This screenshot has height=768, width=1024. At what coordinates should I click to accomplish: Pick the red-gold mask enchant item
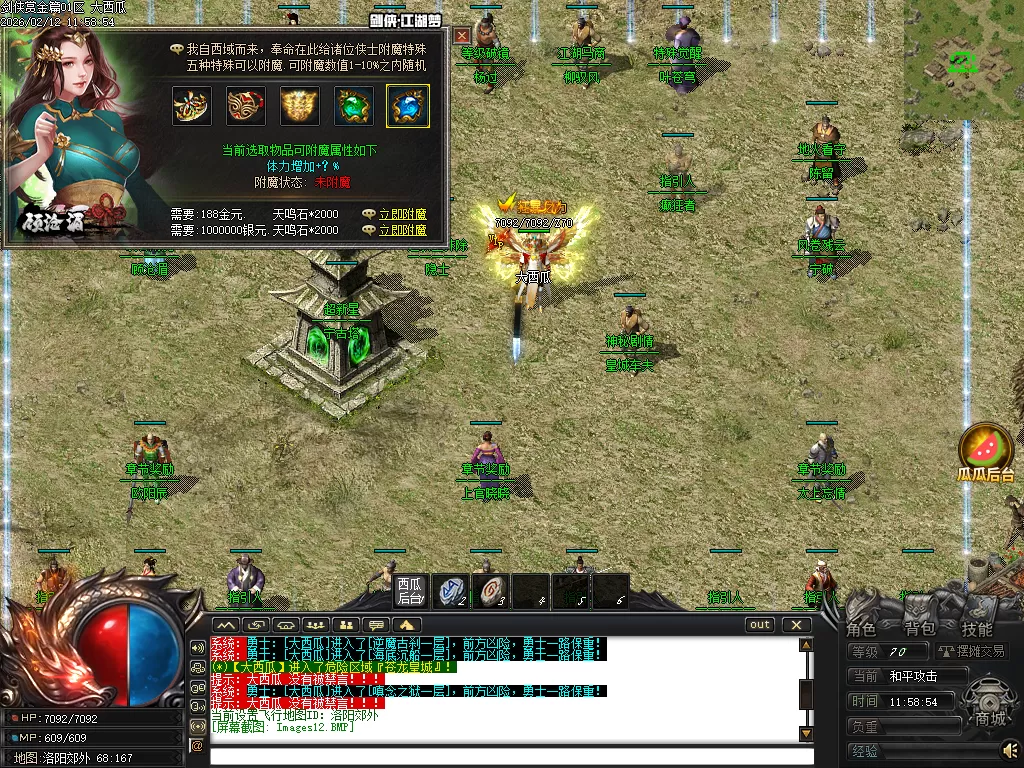246,106
